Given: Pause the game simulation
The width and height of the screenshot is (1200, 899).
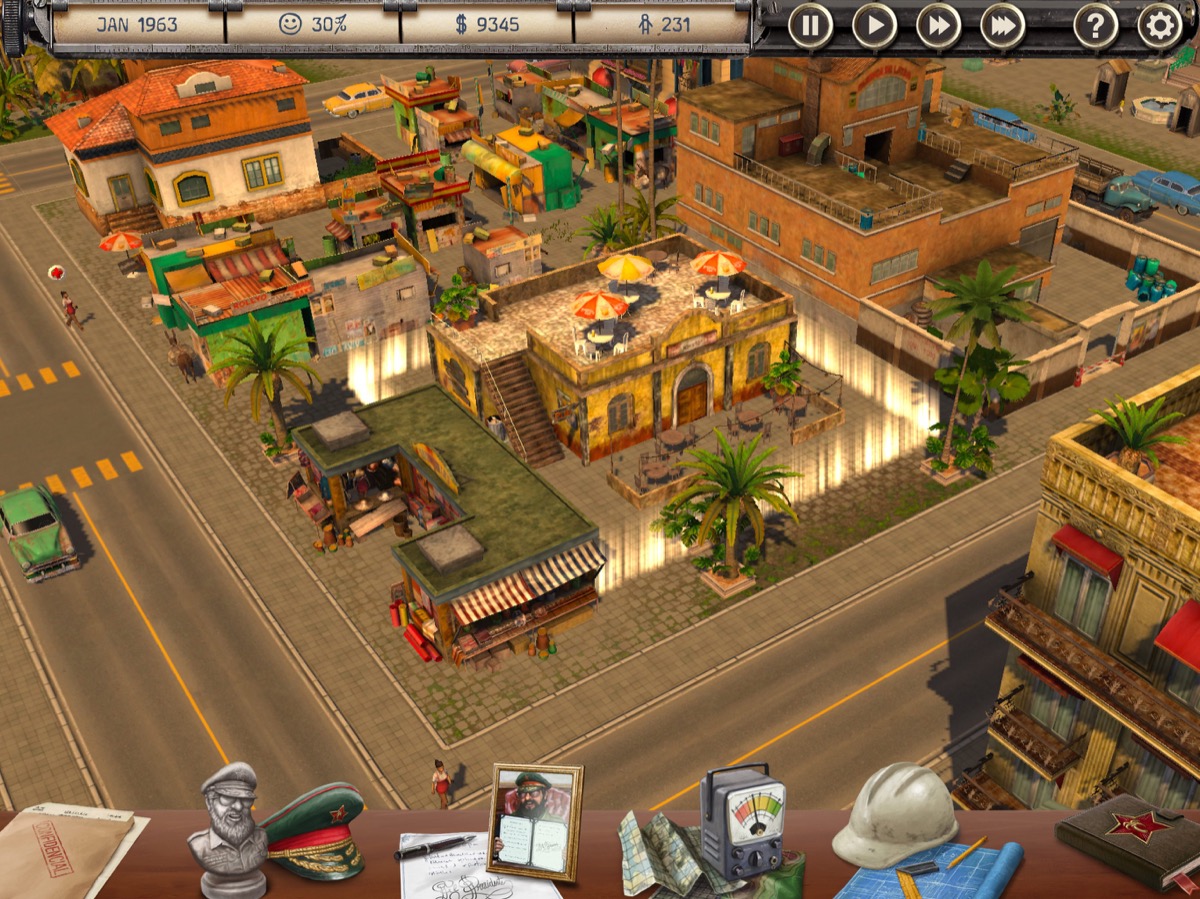Looking at the screenshot, I should tap(810, 25).
